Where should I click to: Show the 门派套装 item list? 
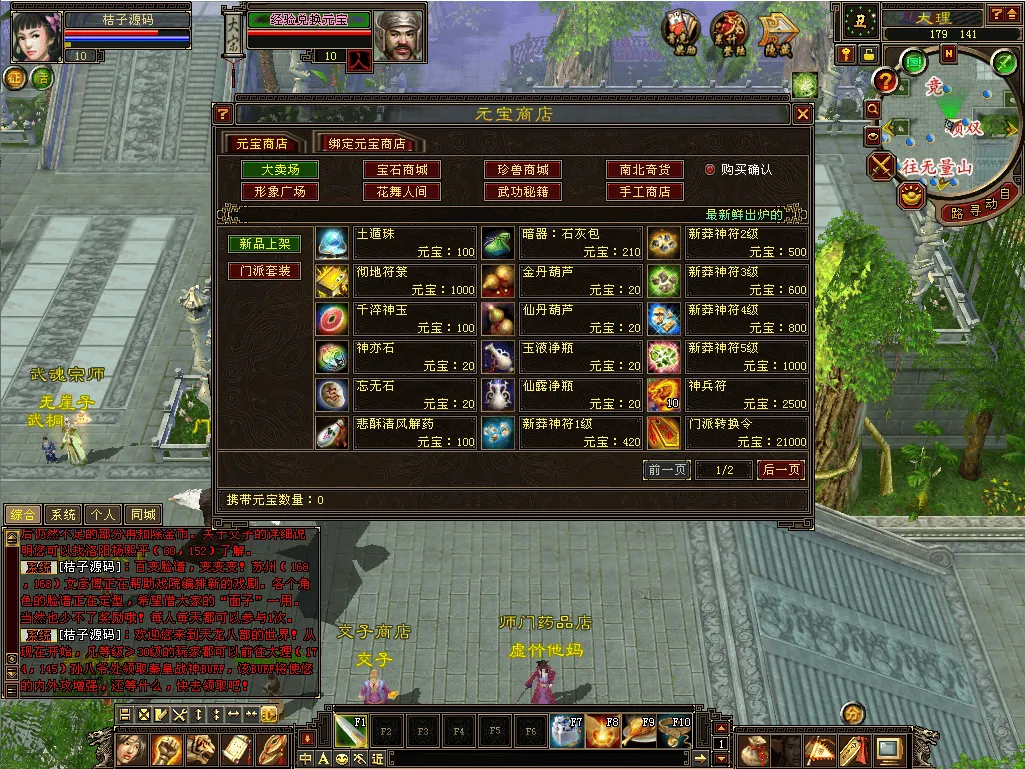(264, 271)
